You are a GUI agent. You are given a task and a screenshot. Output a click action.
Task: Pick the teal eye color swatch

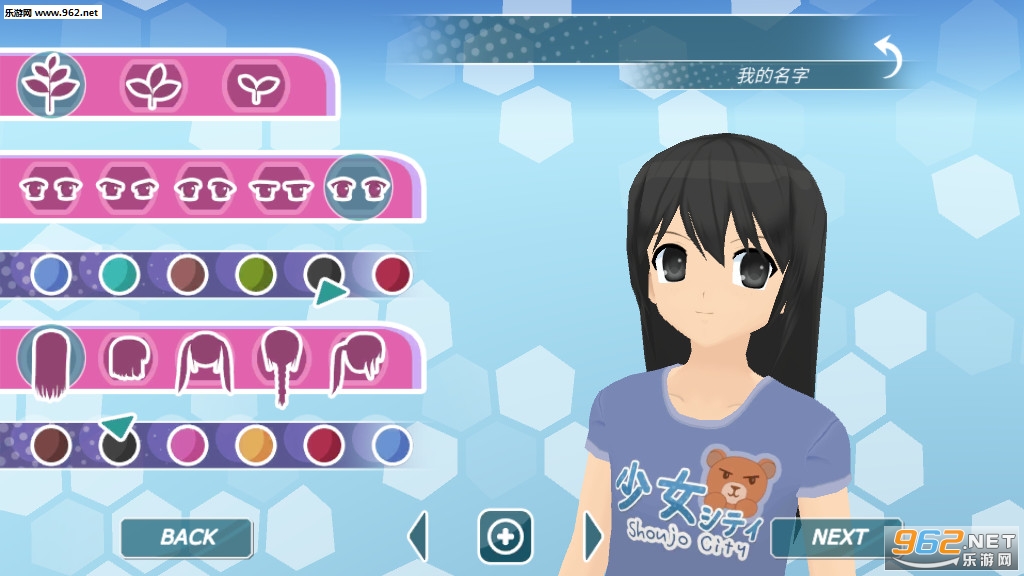click(119, 274)
